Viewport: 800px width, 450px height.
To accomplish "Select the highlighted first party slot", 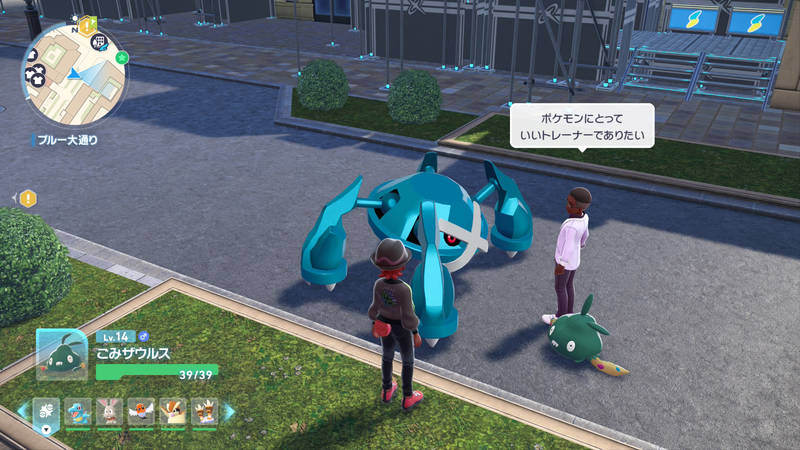I will (x=46, y=411).
